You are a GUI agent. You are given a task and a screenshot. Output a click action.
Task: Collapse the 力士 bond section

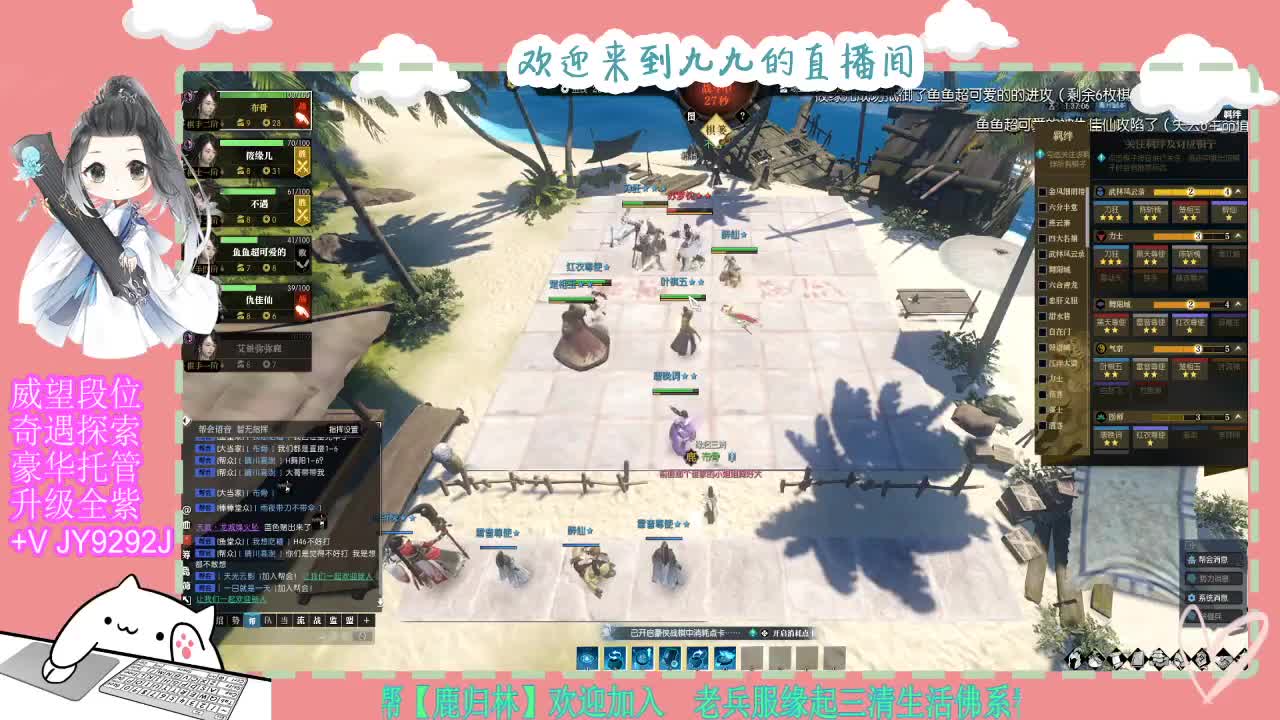[x=1237, y=237]
